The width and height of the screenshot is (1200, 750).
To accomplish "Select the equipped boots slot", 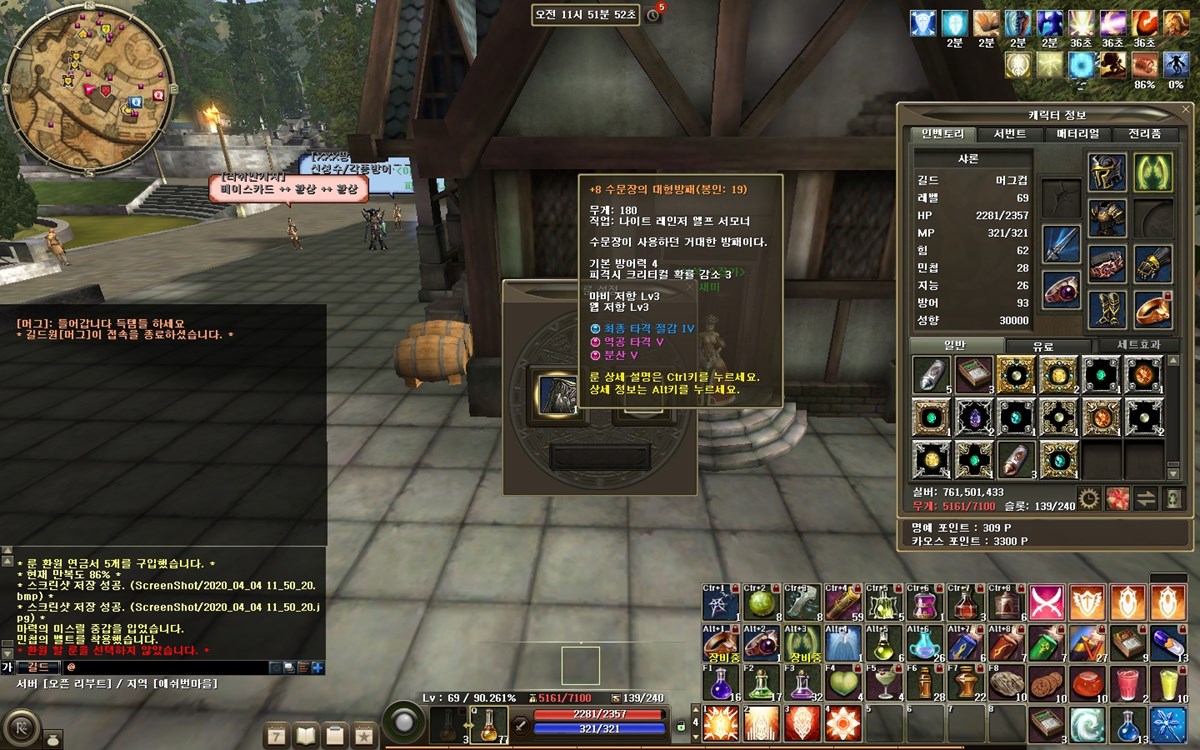I will coord(1107,309).
